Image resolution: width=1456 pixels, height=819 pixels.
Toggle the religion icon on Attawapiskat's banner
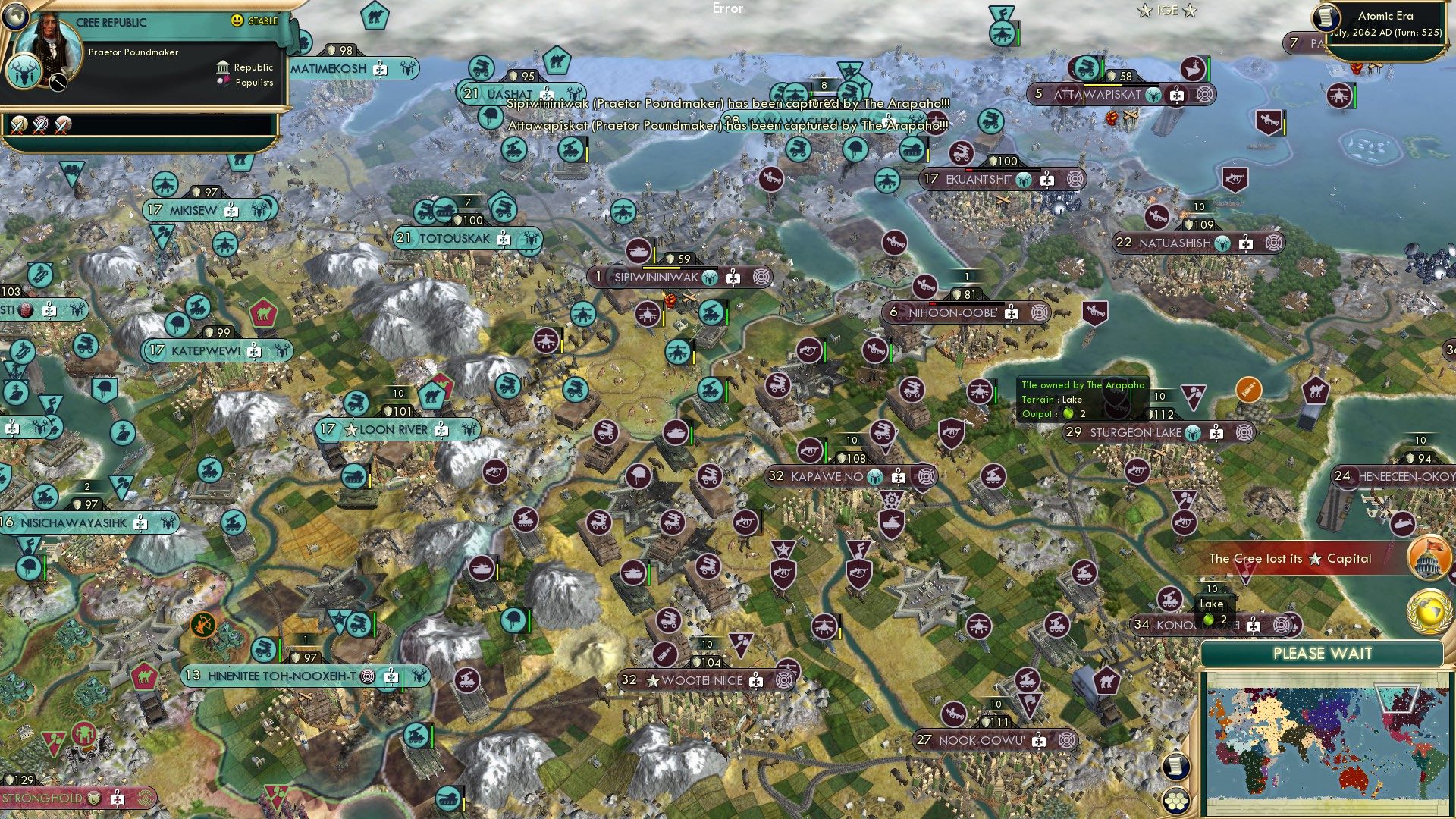pyautogui.click(x=1177, y=95)
